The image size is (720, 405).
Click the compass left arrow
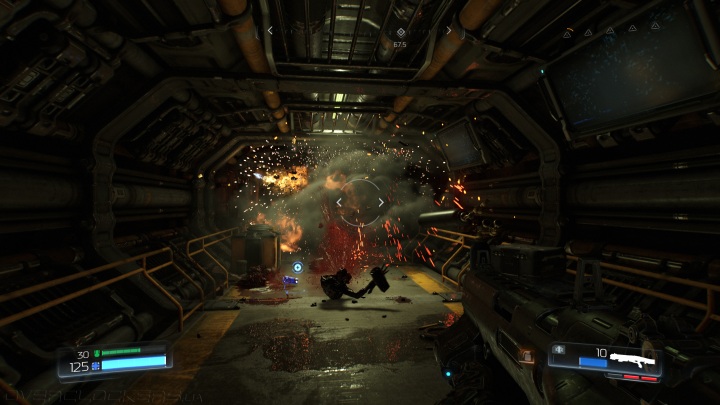(x=270, y=31)
